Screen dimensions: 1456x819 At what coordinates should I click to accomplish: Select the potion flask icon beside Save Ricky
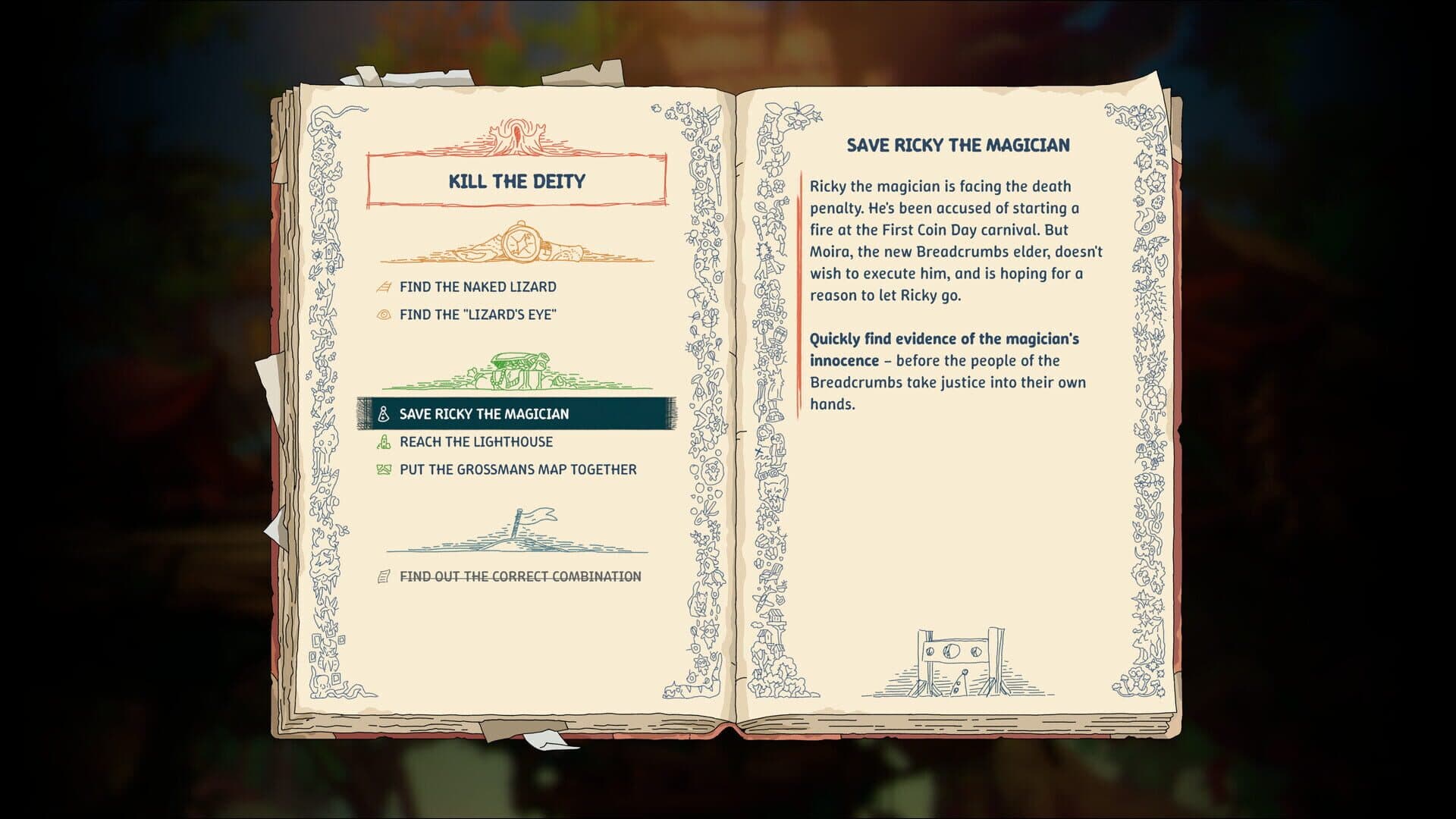pos(381,413)
